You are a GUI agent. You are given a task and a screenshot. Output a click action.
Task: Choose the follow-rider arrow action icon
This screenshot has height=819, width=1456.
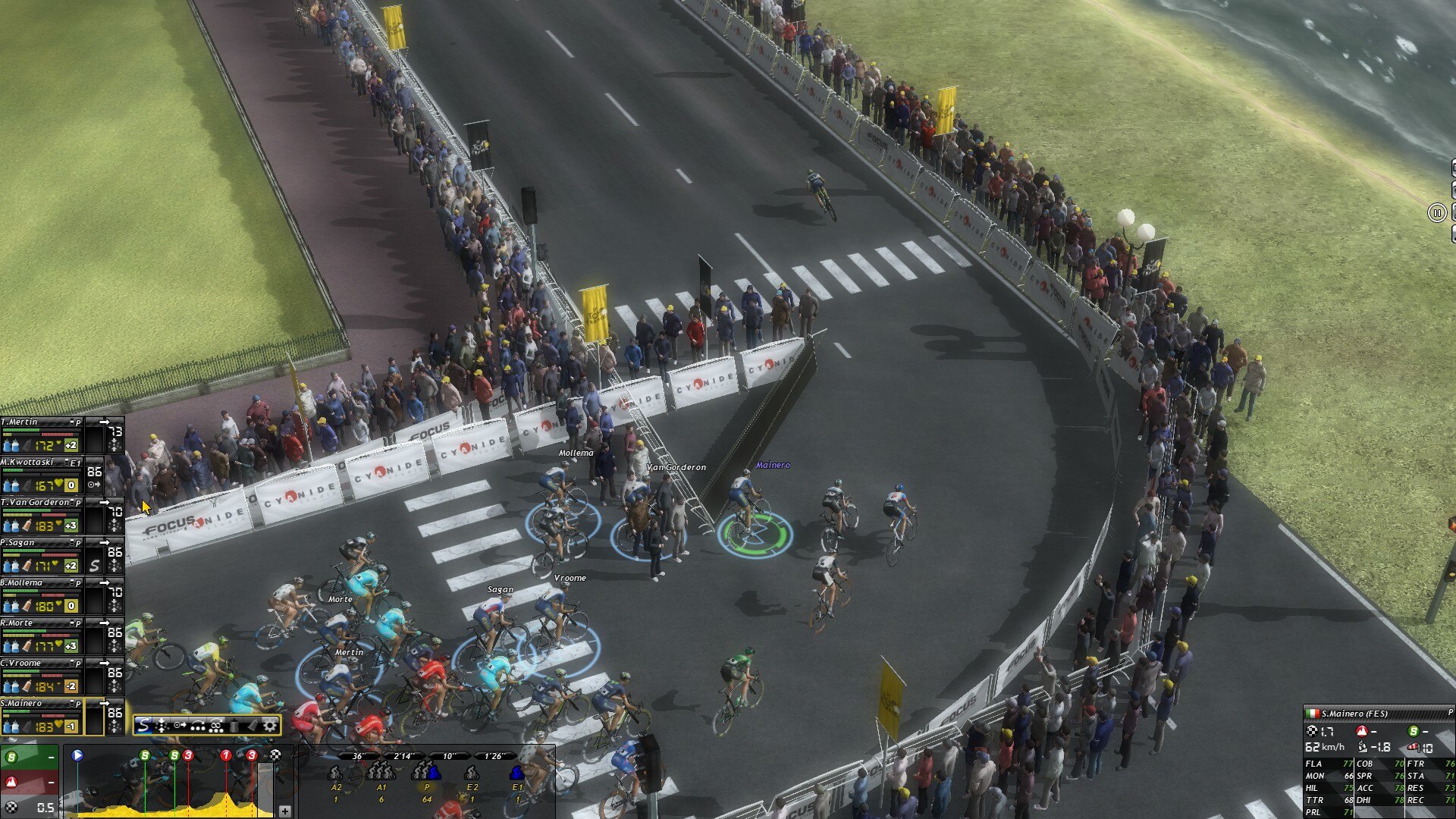[180, 726]
